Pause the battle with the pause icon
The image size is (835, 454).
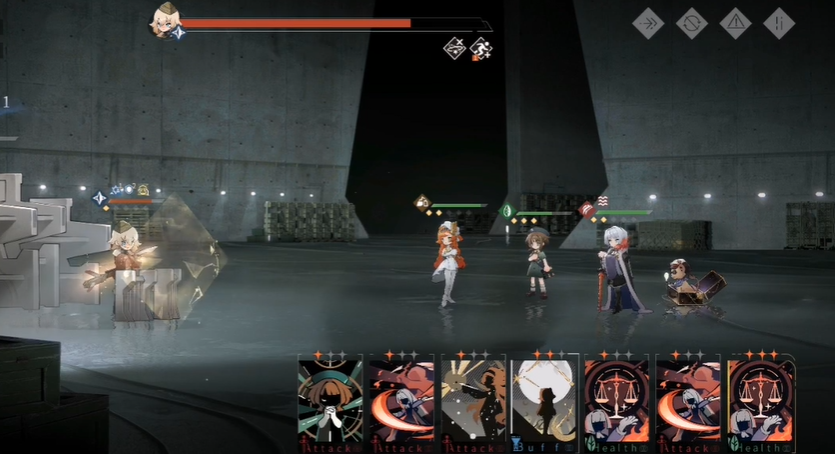pos(779,23)
